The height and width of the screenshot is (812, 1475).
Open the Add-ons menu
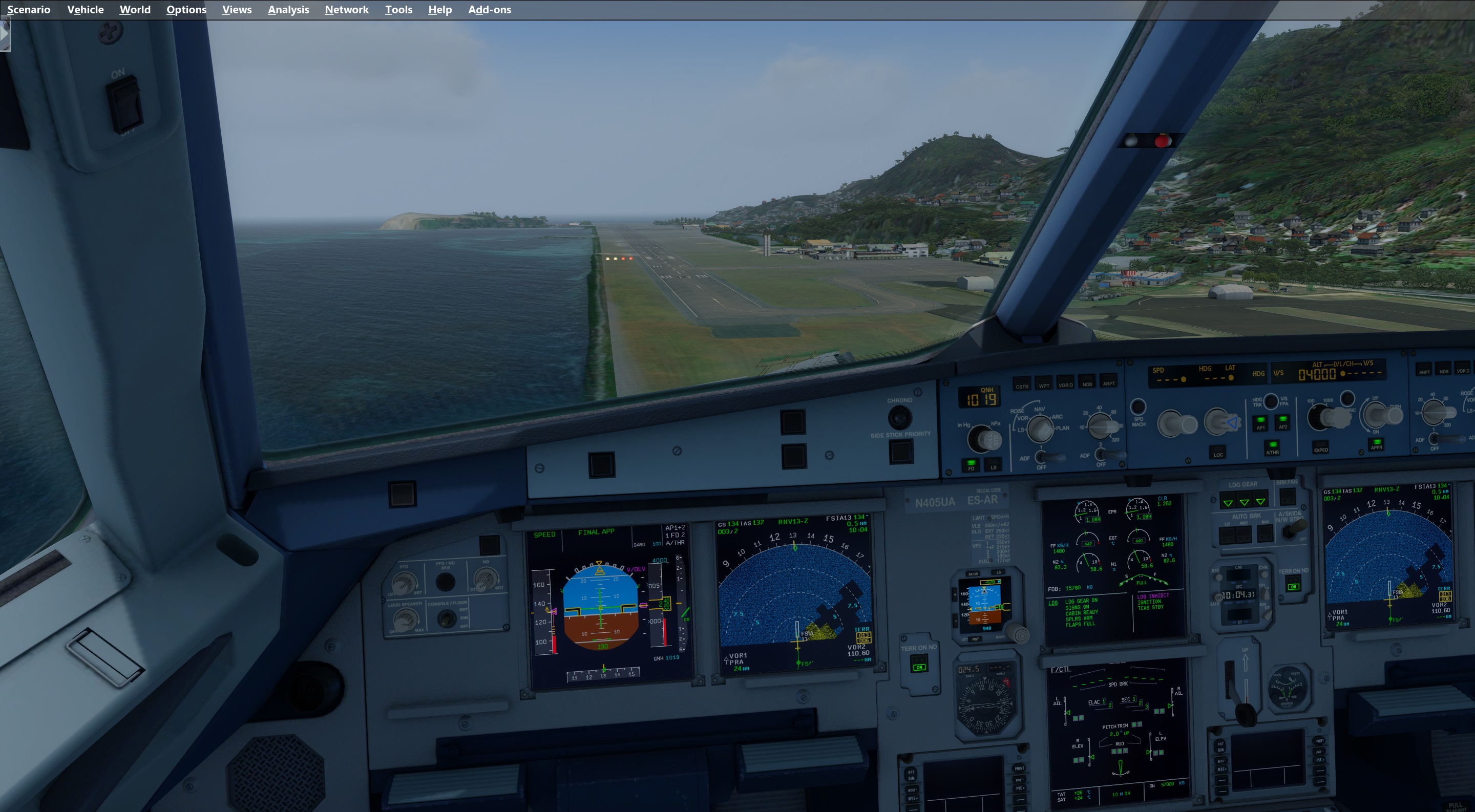490,10
